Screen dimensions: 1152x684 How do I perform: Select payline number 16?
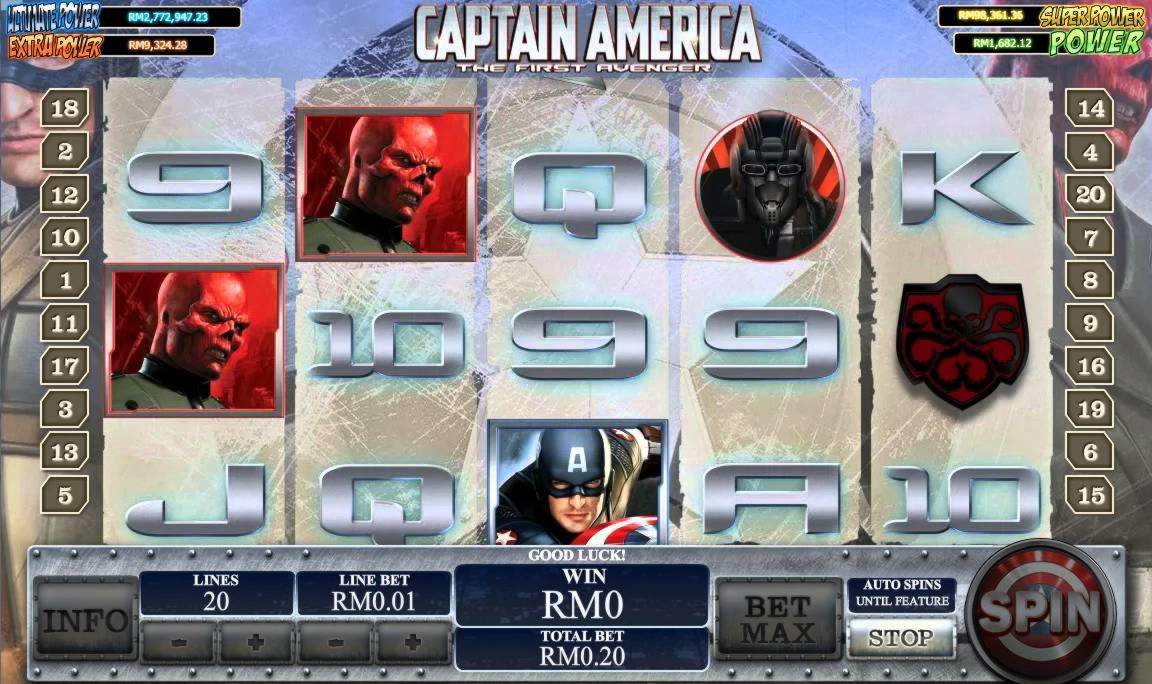pos(1090,366)
